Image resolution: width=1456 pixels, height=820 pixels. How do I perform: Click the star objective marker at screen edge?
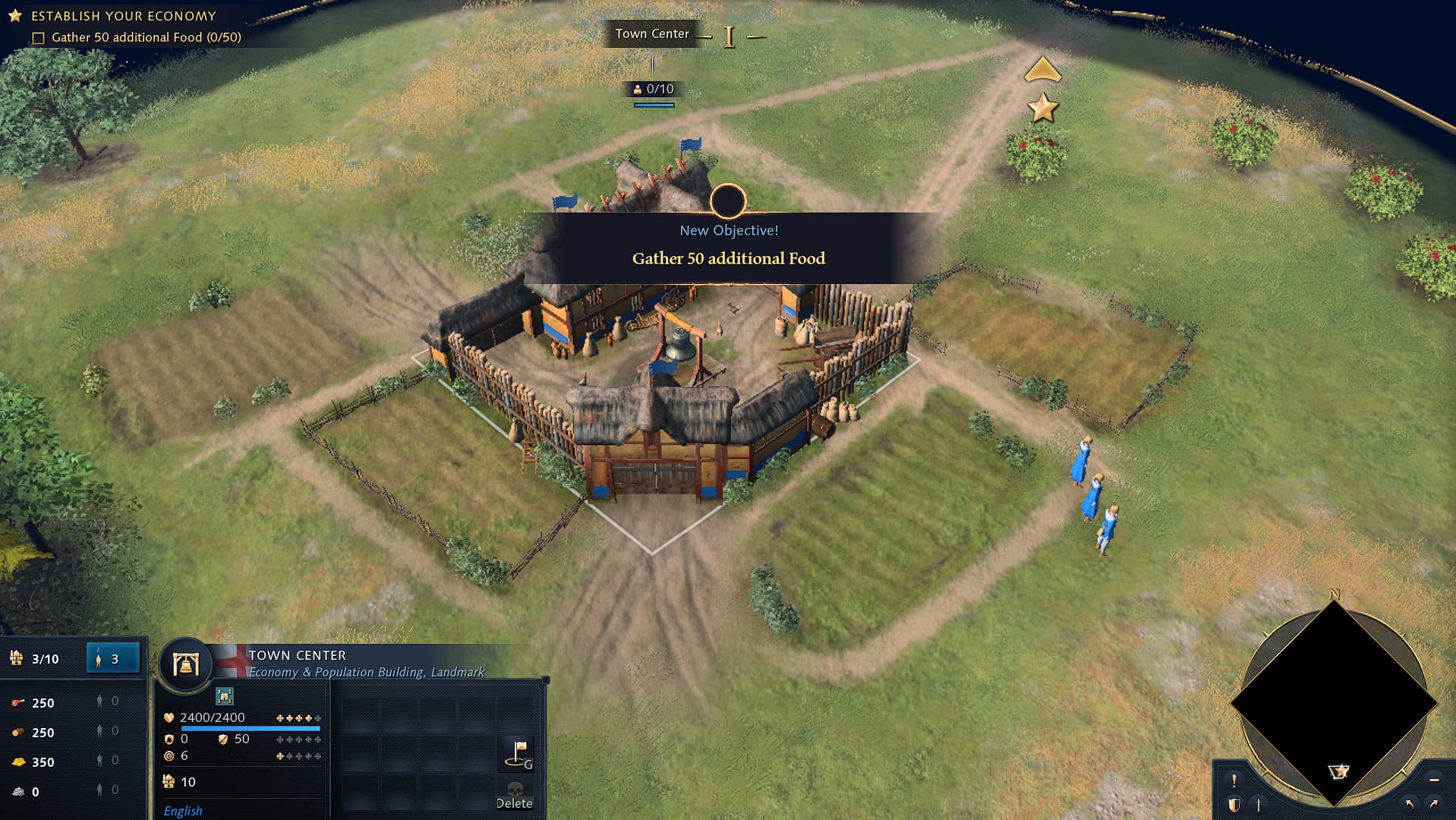coord(1043,108)
